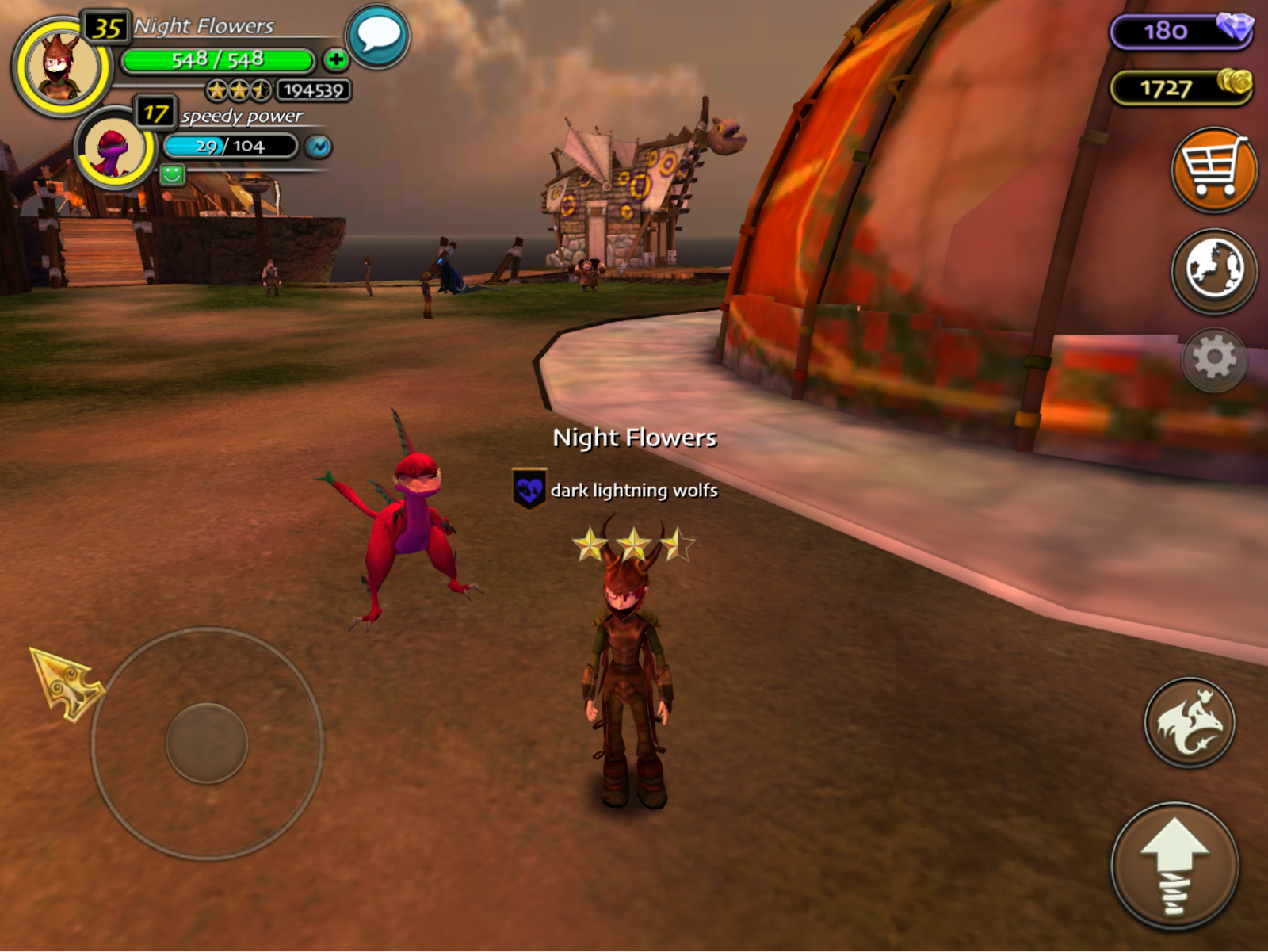This screenshot has height=952, width=1268.
Task: Tap the virtual joystick thumb pad
Action: coord(207,743)
